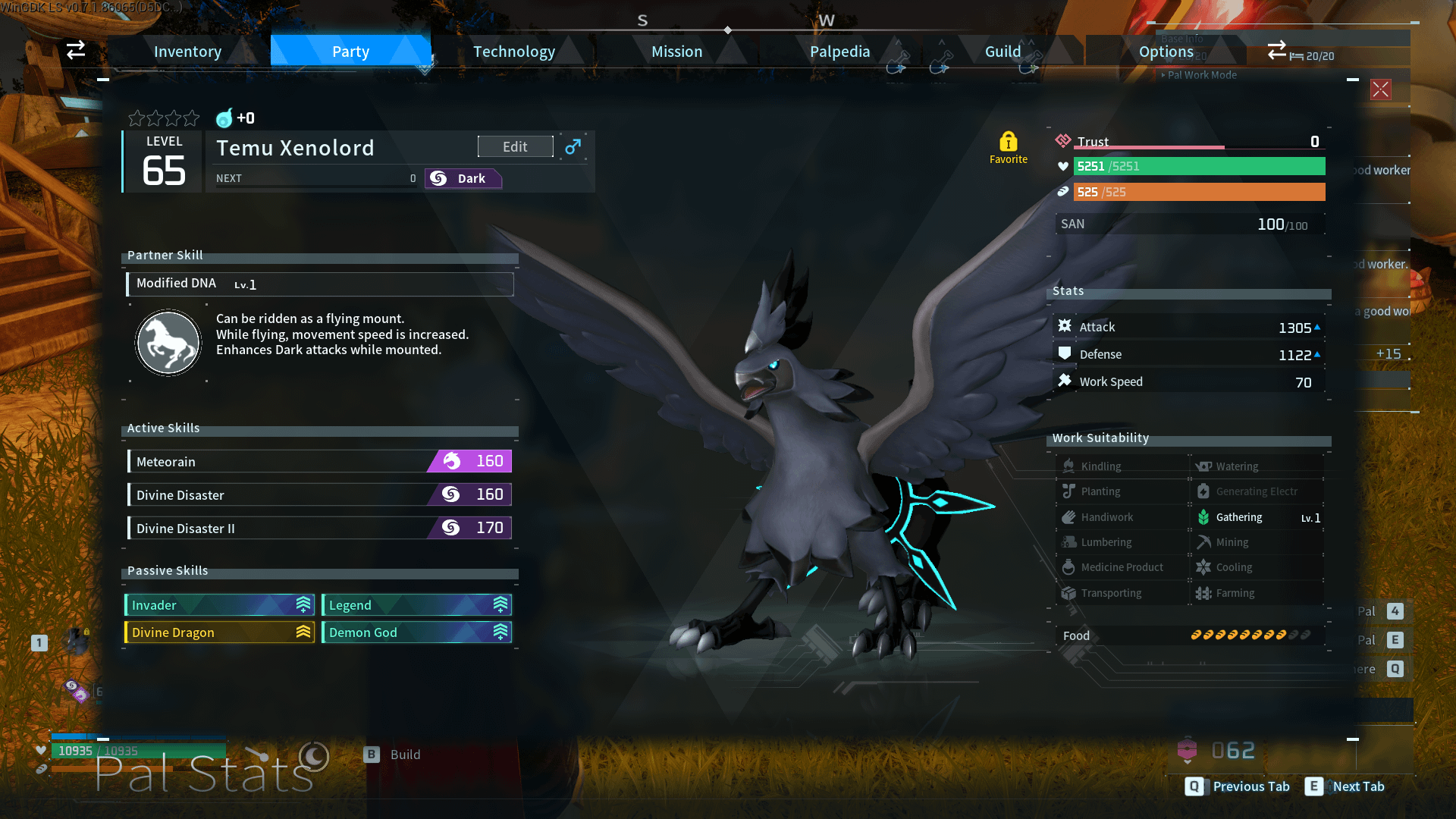The height and width of the screenshot is (819, 1456).
Task: Click the Dark element badge
Action: click(463, 178)
